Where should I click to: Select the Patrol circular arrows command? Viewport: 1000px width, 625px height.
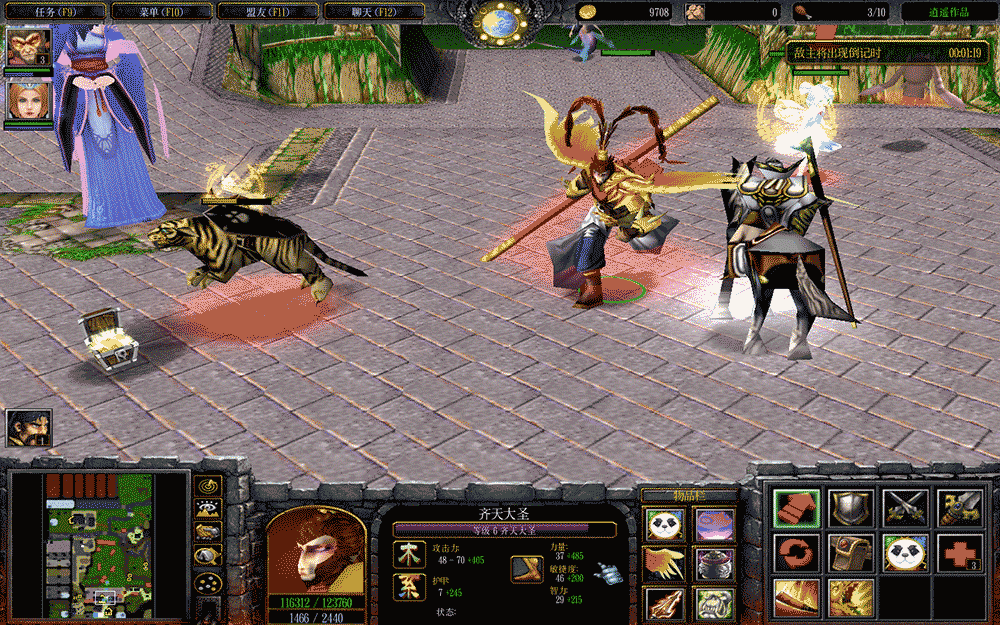pos(796,552)
